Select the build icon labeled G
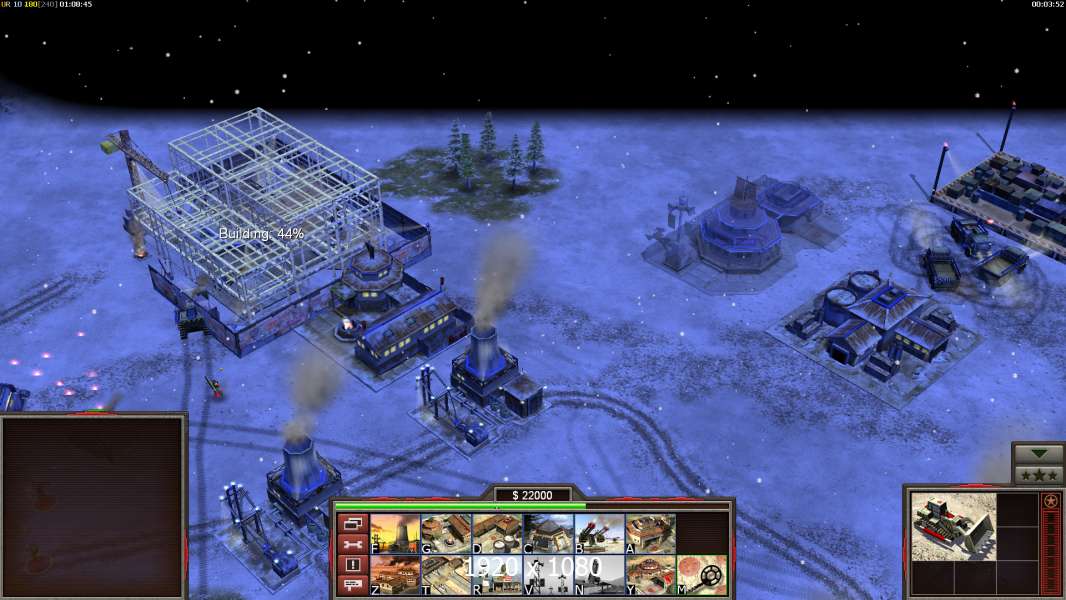This screenshot has width=1066, height=600. (446, 534)
